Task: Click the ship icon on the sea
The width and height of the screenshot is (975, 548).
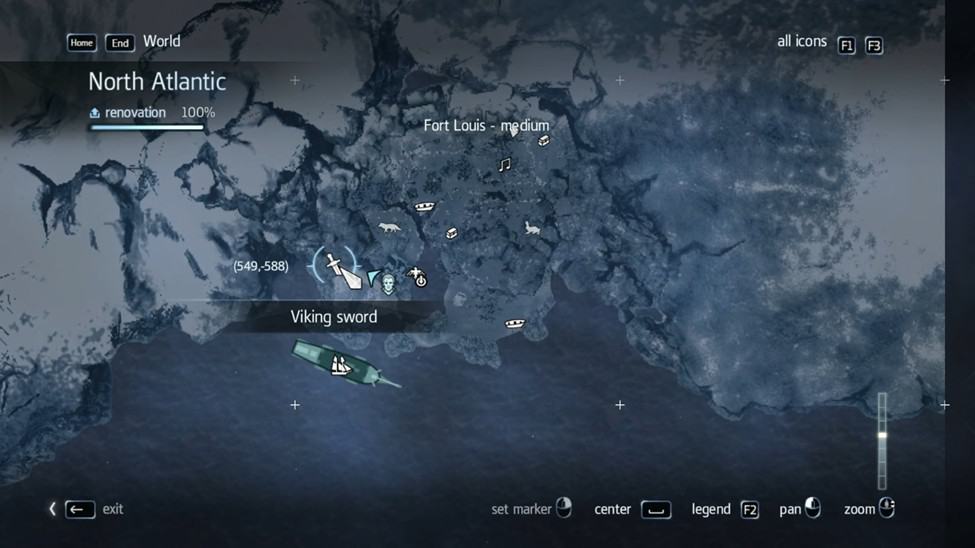Action: [x=342, y=366]
